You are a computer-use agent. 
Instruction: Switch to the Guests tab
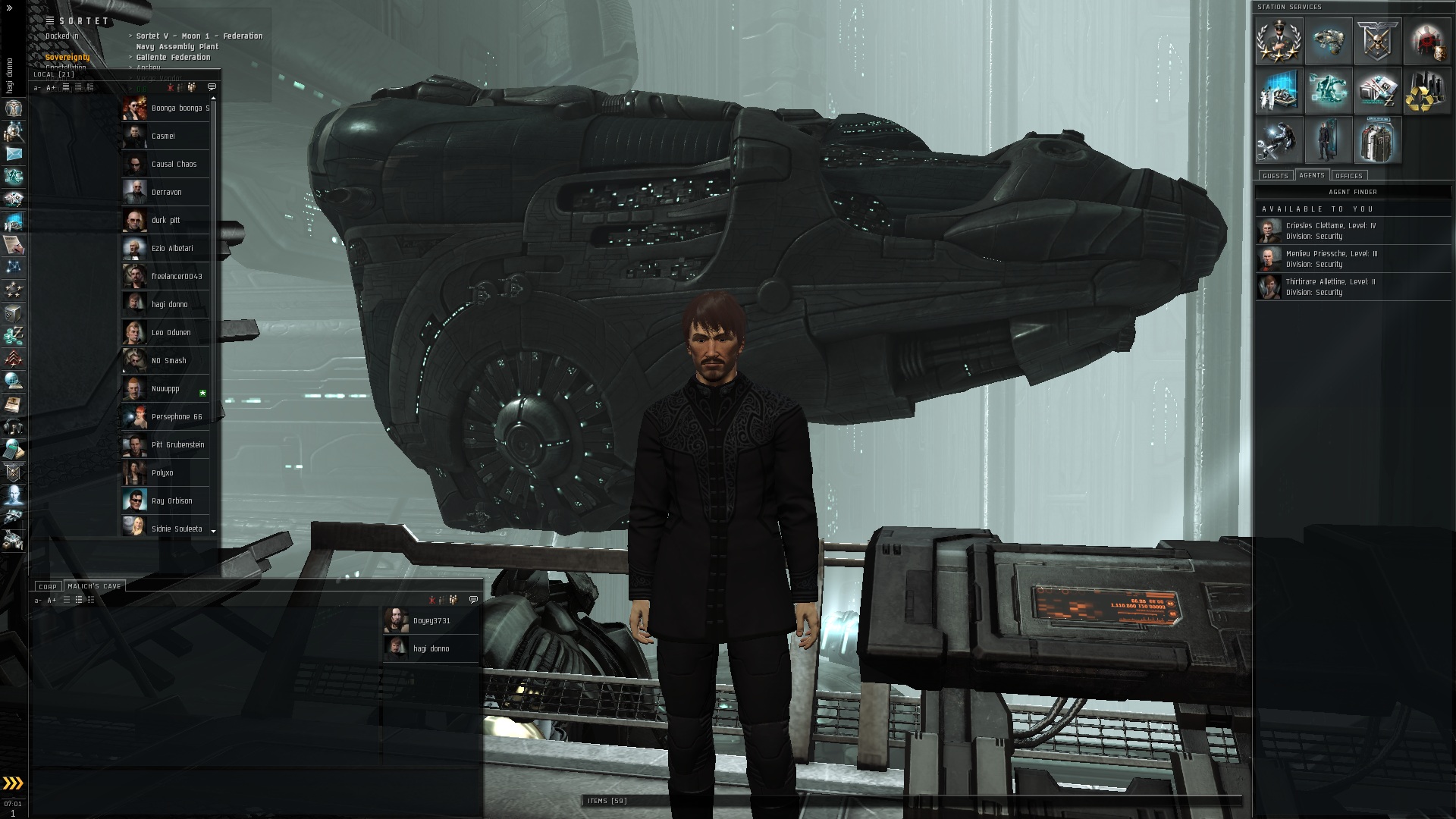pos(1275,176)
